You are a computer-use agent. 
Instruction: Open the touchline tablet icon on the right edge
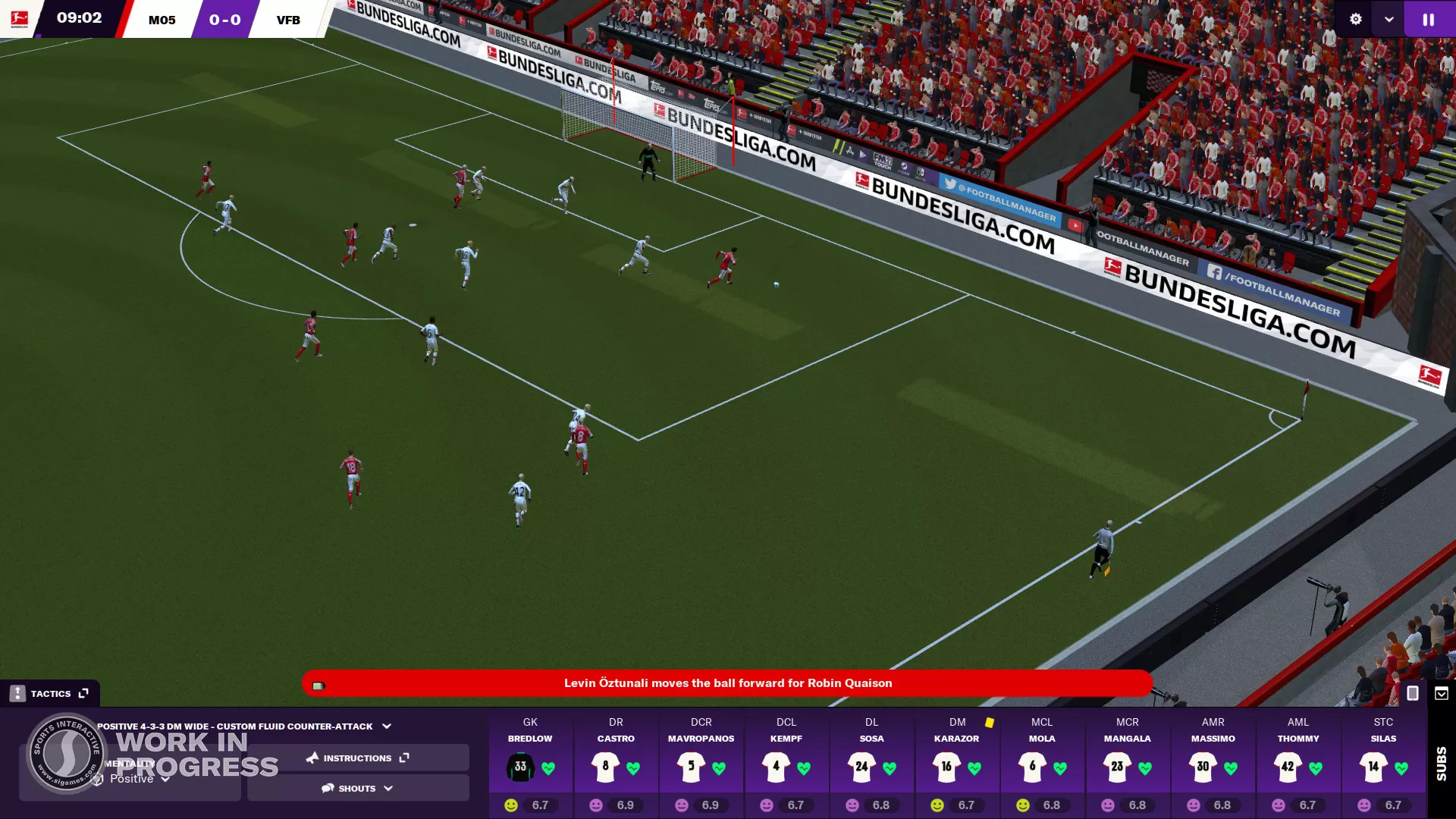tap(1412, 693)
